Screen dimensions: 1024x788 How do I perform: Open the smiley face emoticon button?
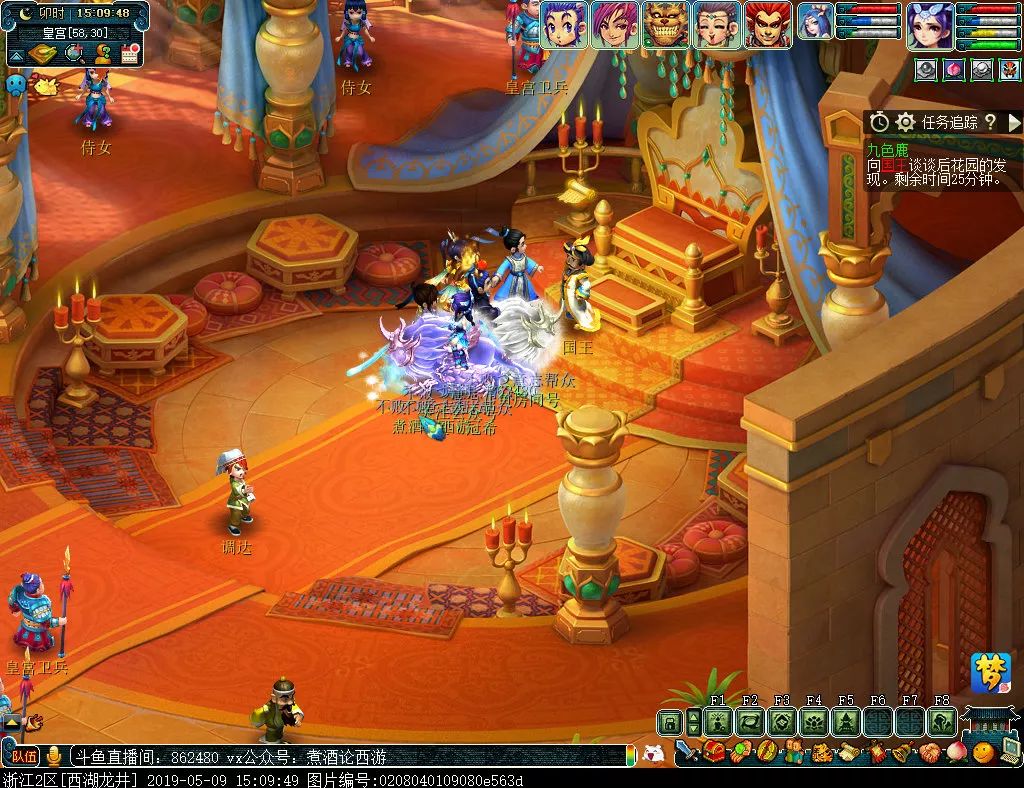[984, 752]
